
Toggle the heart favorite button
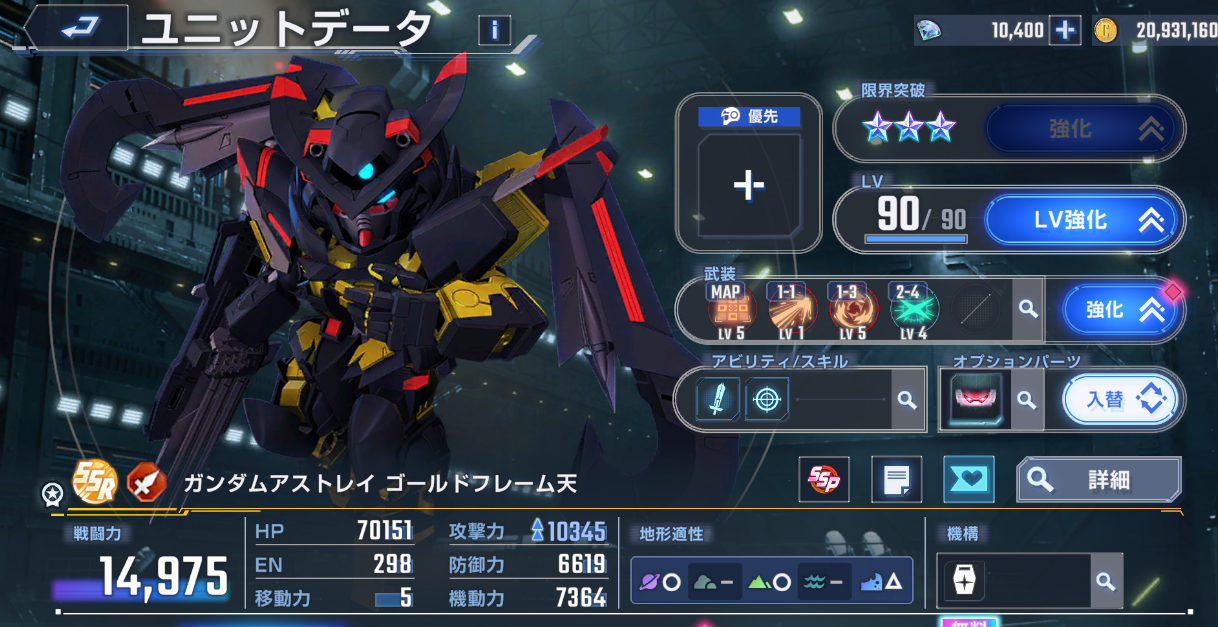968,481
